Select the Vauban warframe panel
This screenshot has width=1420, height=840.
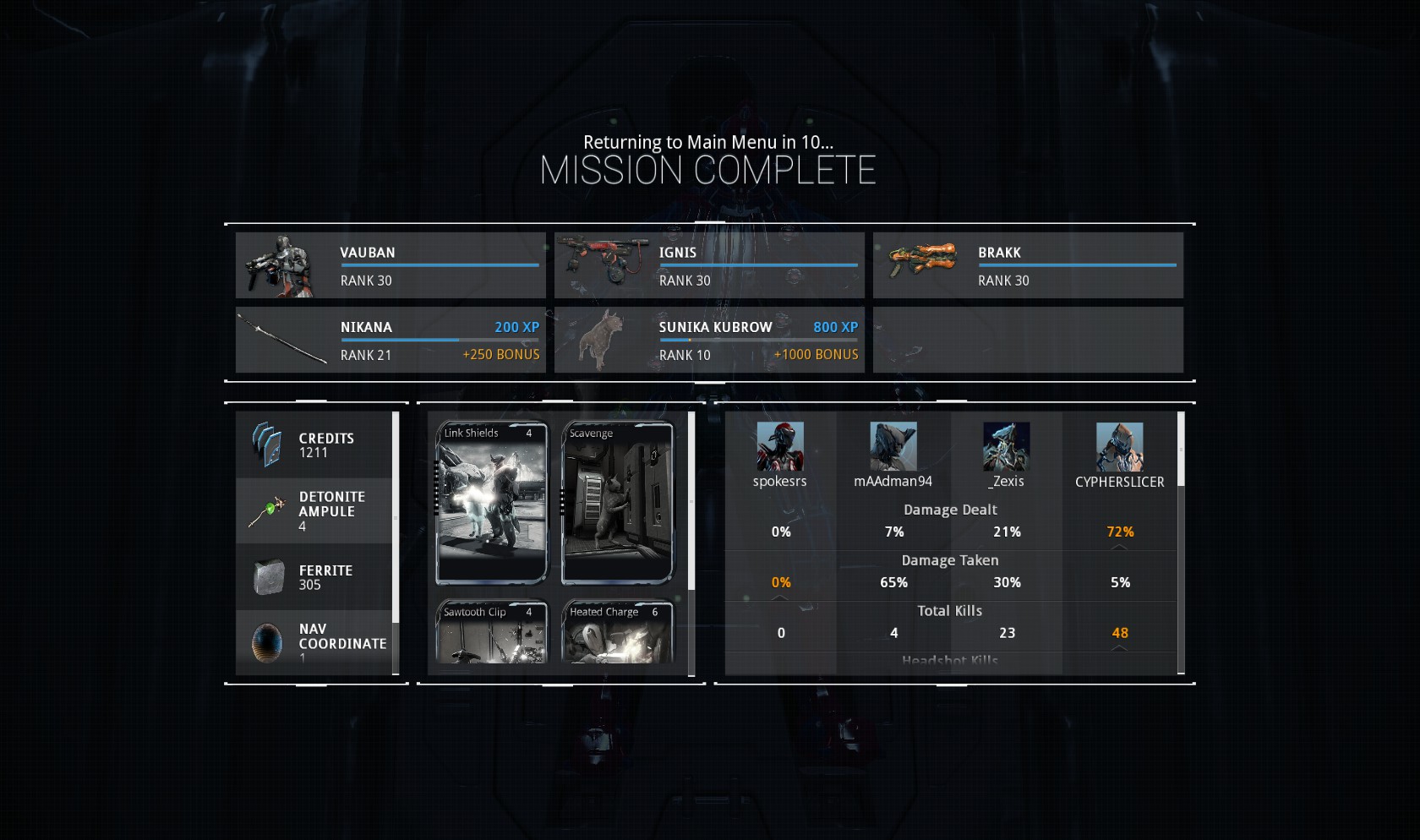390,265
